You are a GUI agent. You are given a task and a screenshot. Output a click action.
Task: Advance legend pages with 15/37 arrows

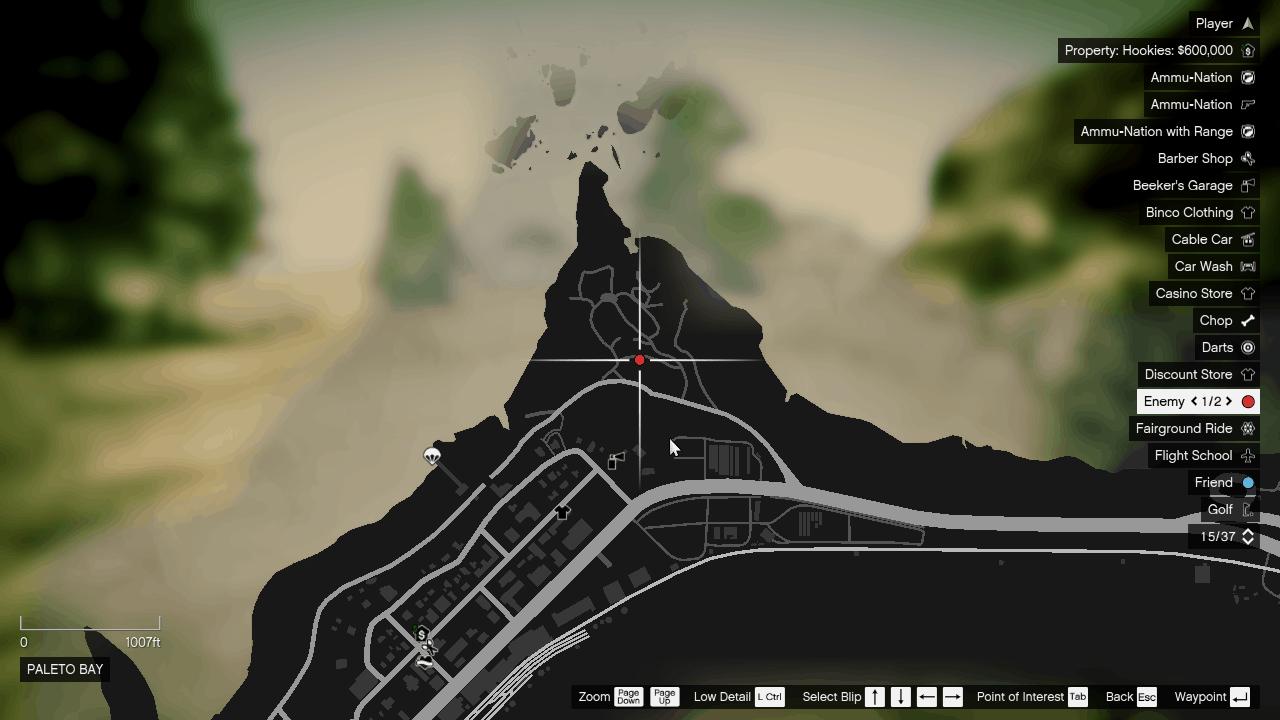[1247, 536]
